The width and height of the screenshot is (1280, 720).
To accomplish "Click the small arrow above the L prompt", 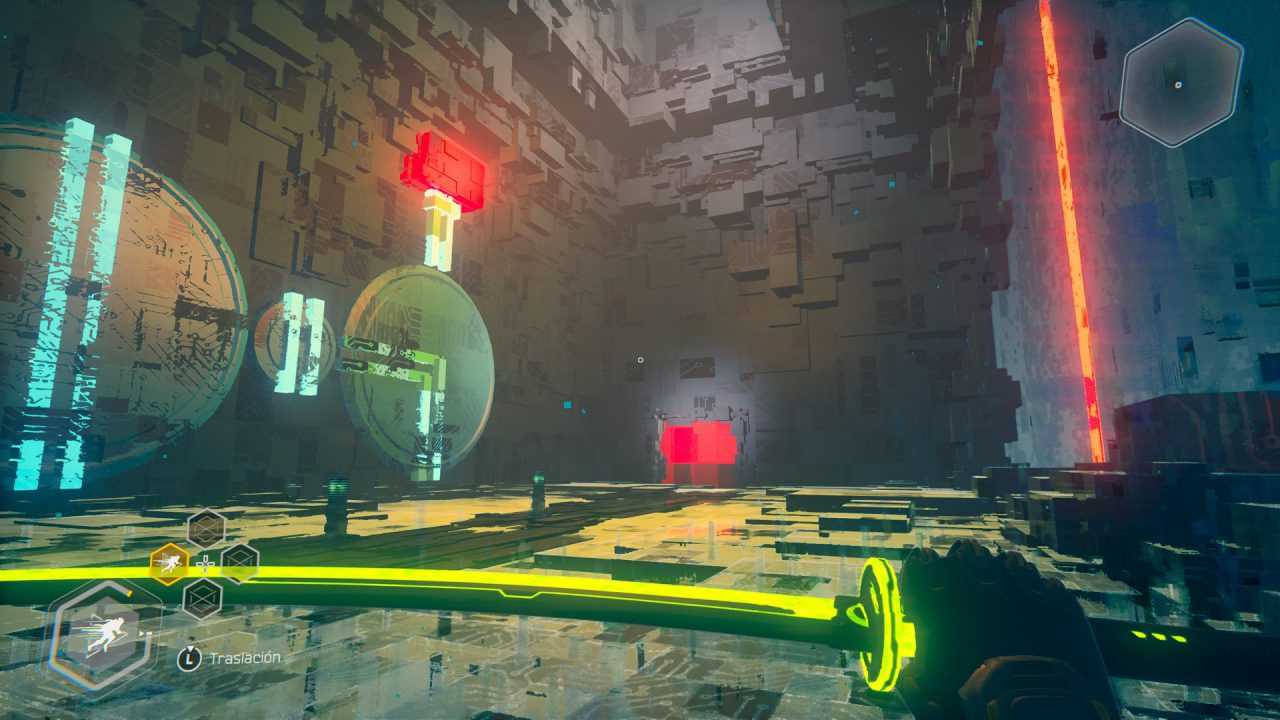I will click(x=190, y=646).
